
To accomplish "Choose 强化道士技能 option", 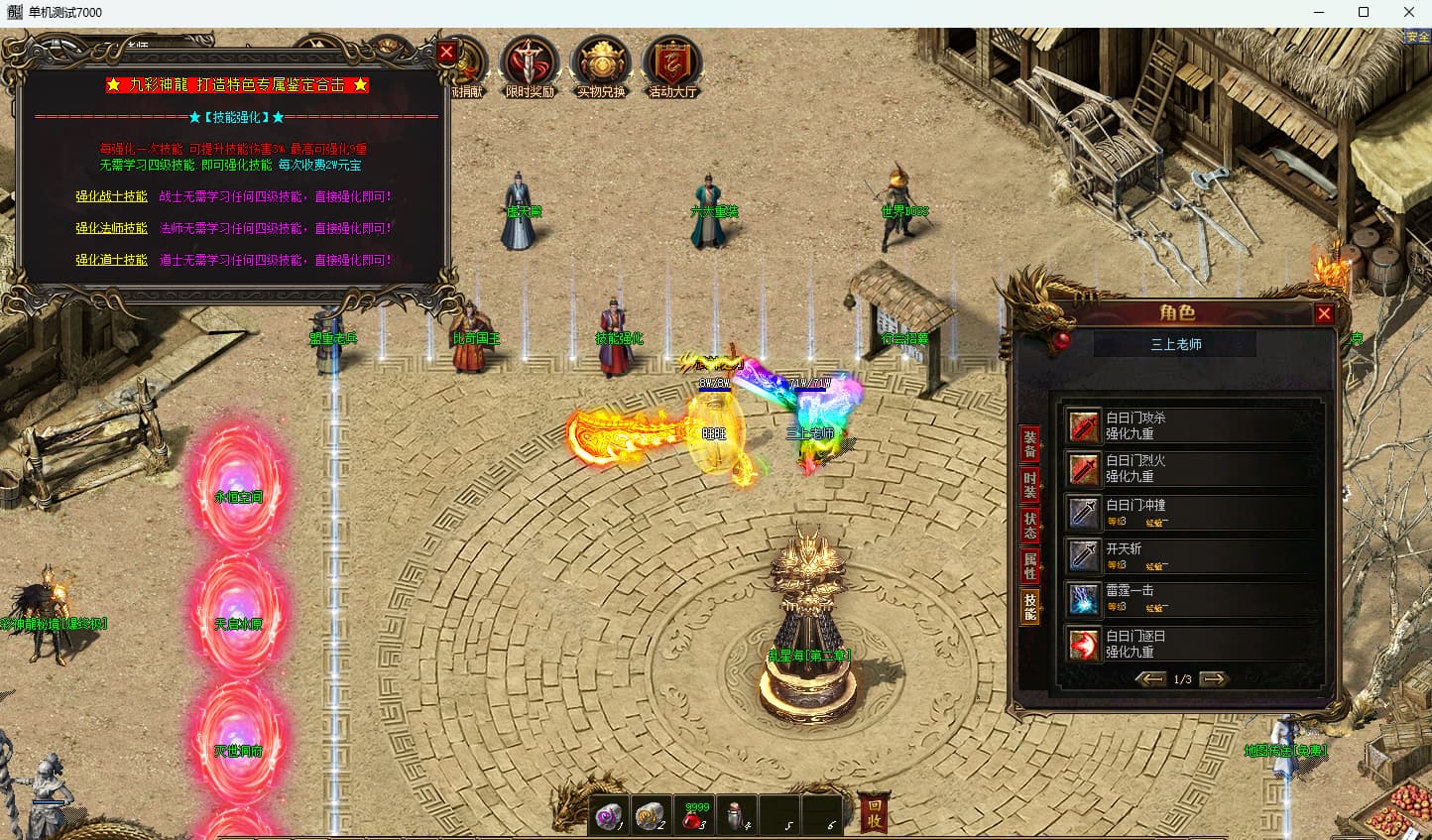I will [x=111, y=260].
